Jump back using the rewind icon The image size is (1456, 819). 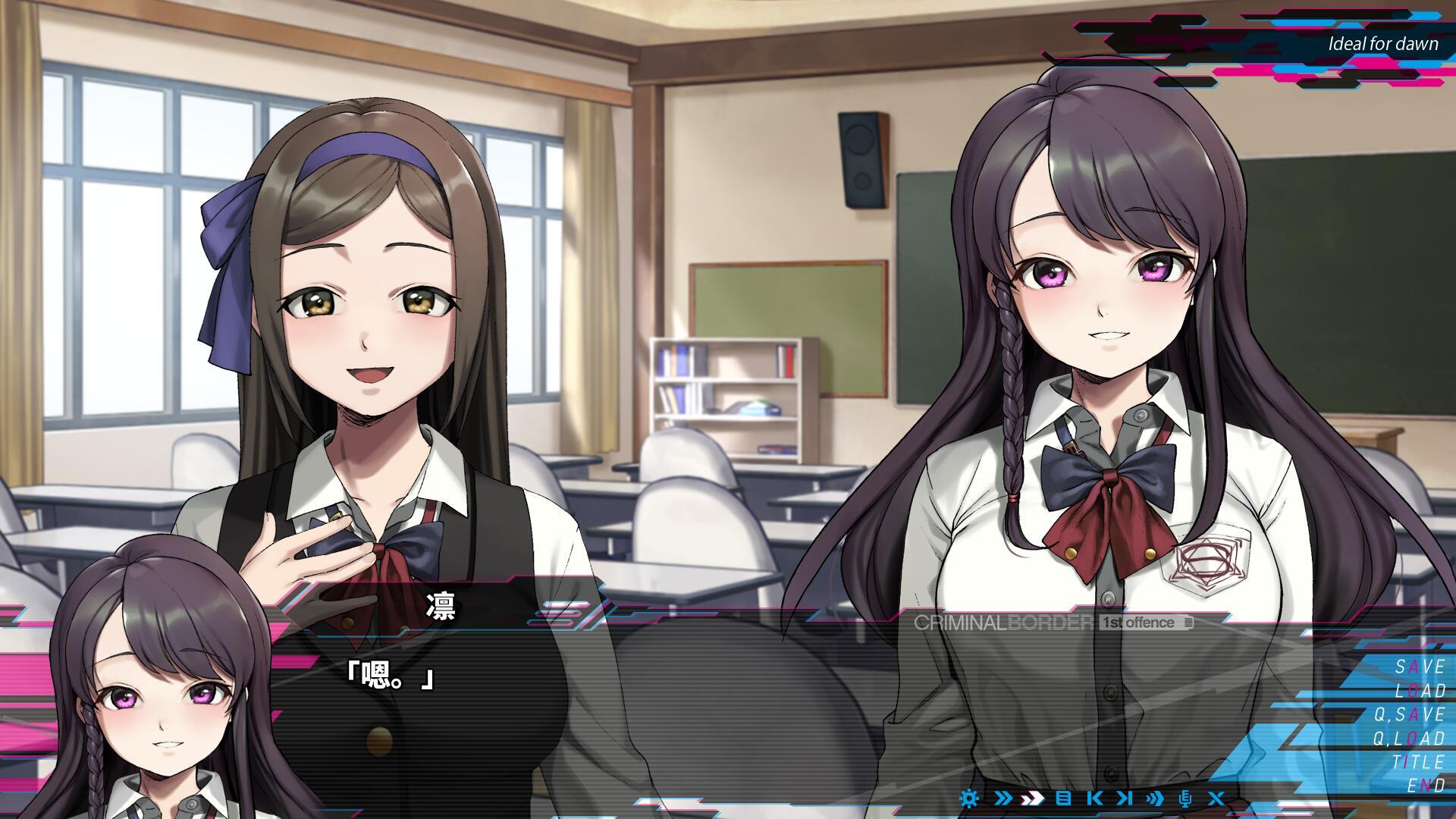[1094, 799]
